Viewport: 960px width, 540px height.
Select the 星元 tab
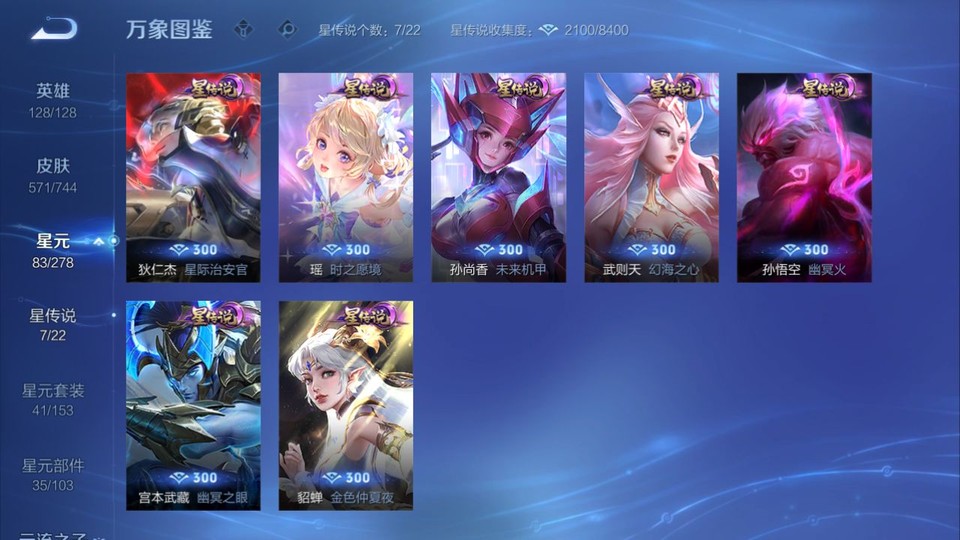53,250
